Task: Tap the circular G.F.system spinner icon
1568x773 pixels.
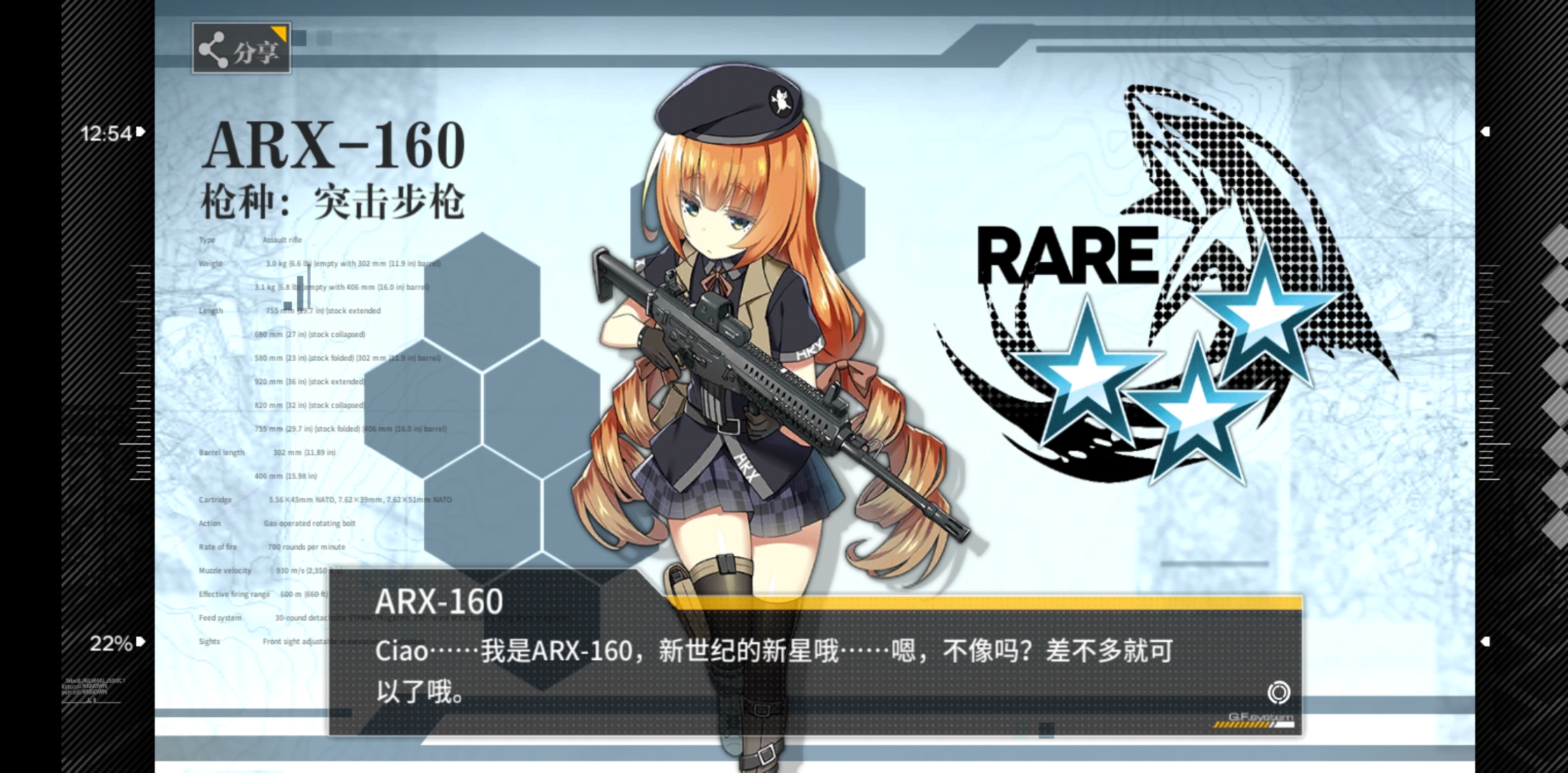Action: (x=1281, y=694)
